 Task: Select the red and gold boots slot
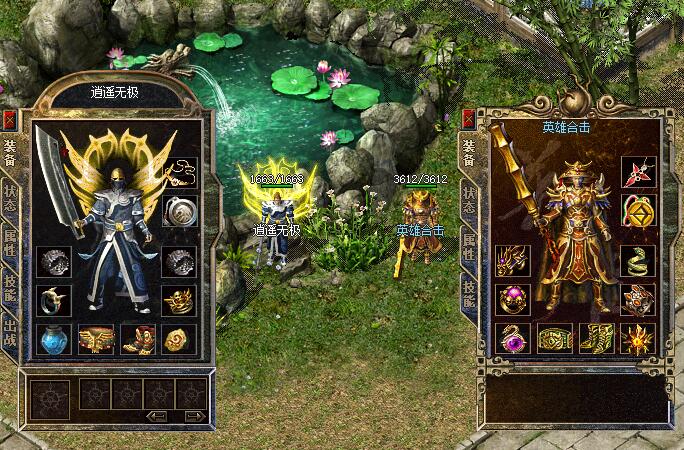[138, 339]
